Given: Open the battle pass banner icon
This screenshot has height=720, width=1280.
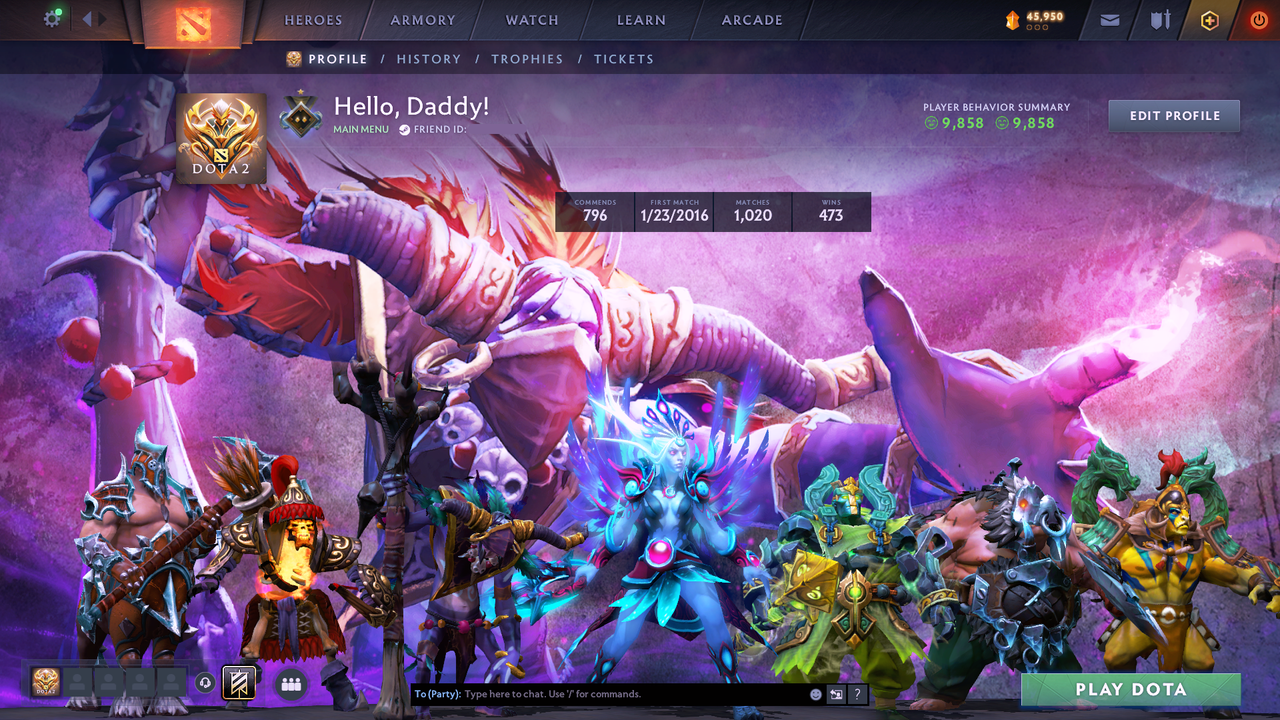Looking at the screenshot, I should [237, 682].
